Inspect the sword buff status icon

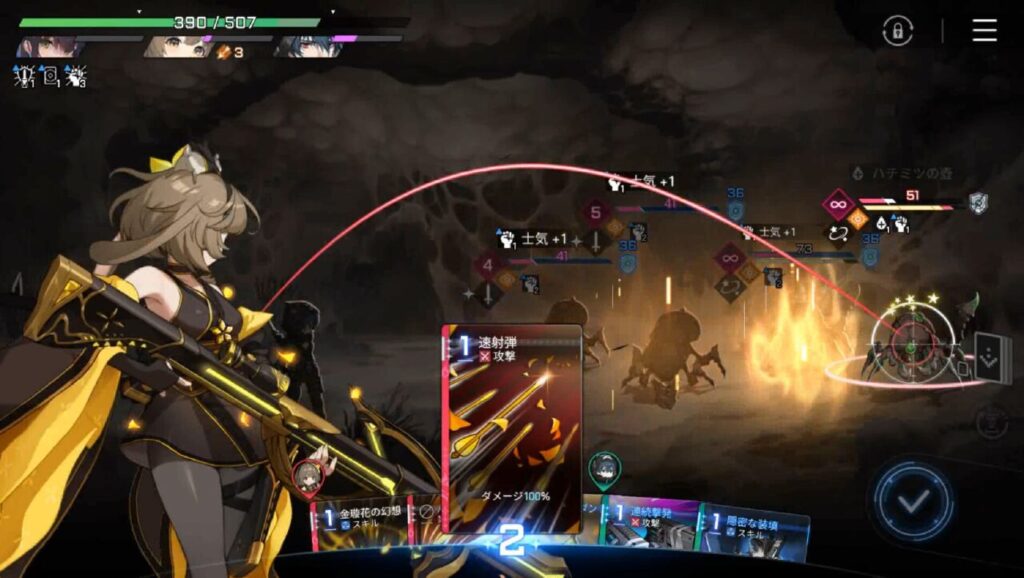pos(23,75)
